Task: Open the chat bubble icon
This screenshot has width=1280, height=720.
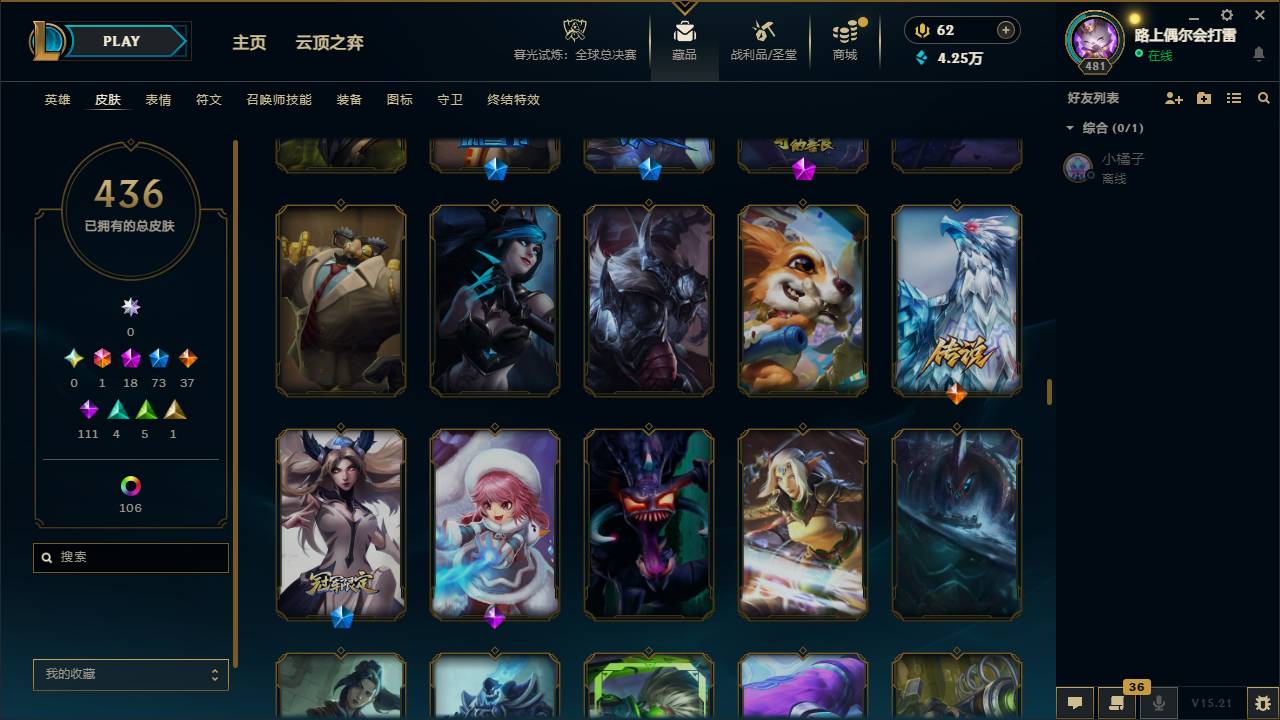Action: pos(1074,704)
